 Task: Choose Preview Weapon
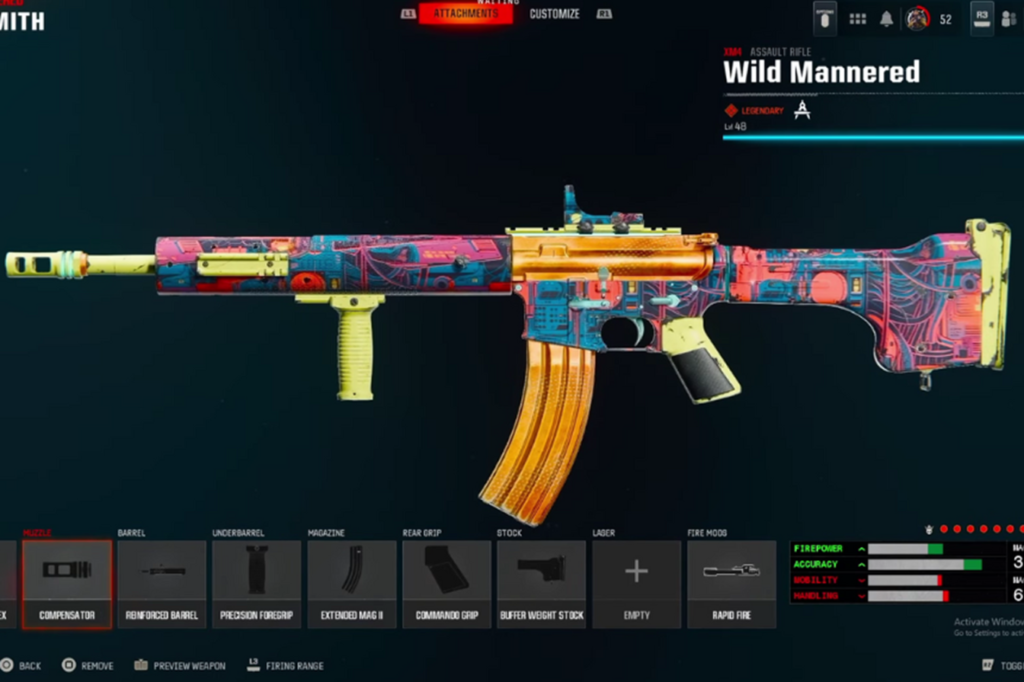coord(182,665)
